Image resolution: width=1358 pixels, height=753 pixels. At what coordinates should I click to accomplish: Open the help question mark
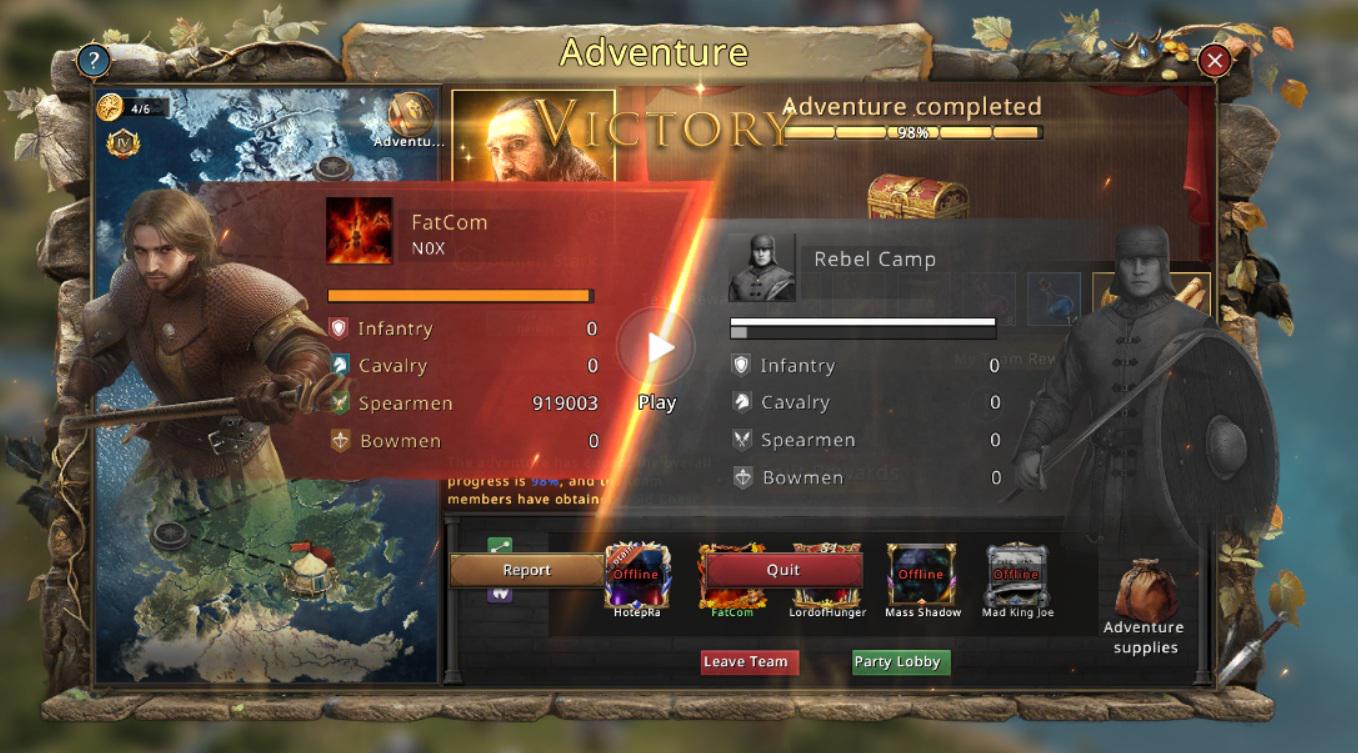(x=93, y=61)
